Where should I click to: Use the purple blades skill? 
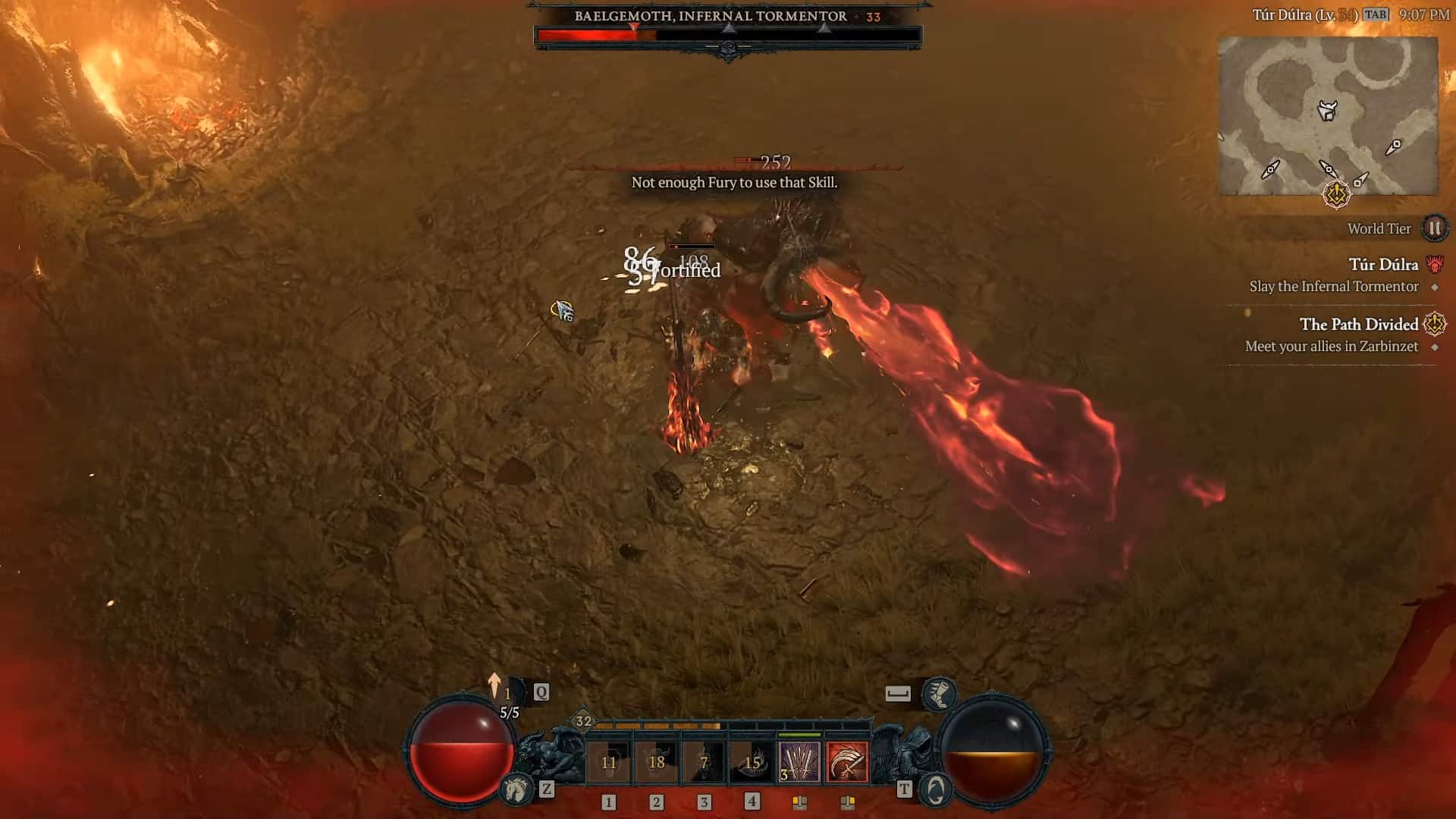(799, 762)
